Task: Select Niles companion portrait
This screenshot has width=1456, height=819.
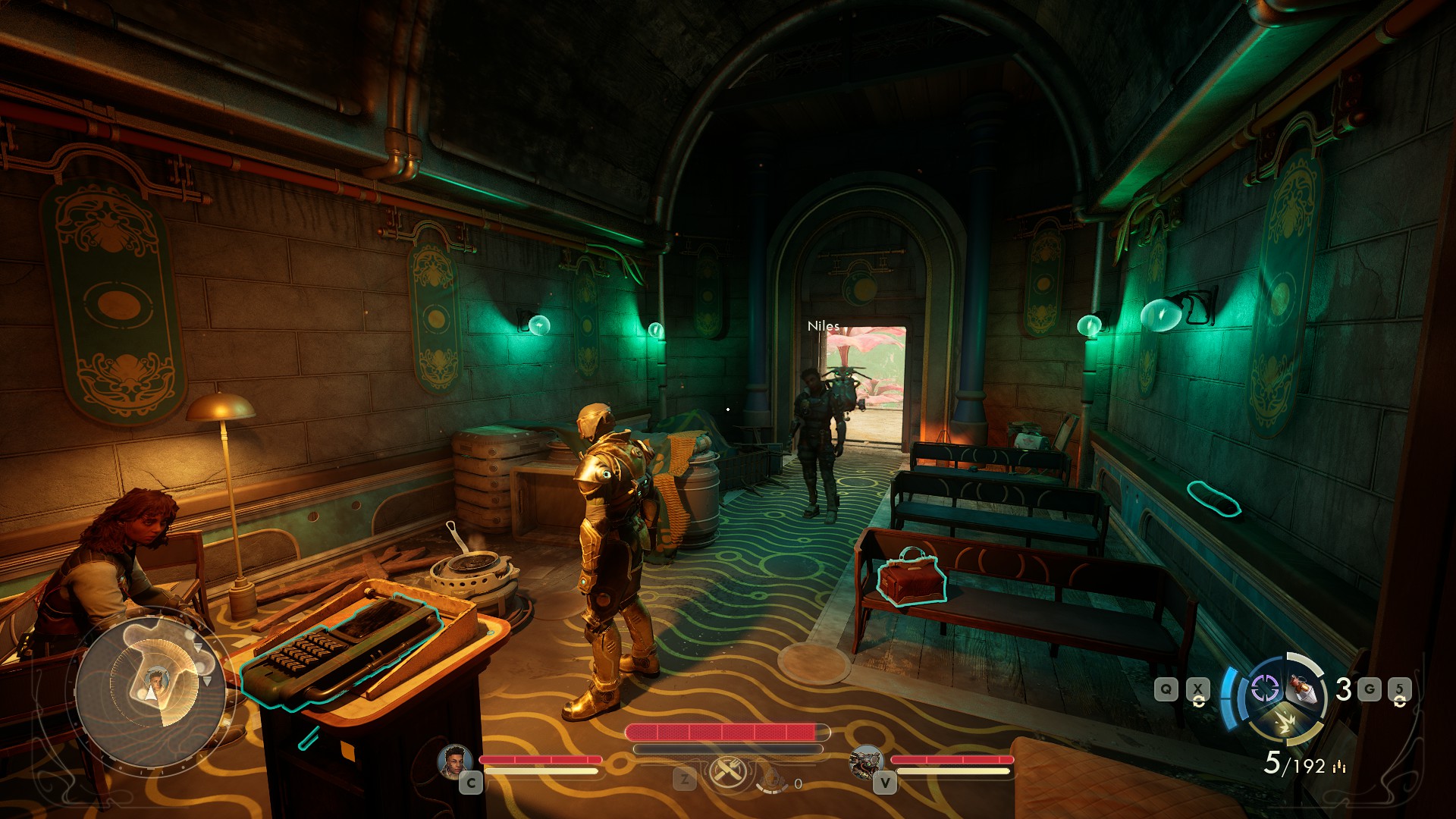Action: tap(455, 761)
